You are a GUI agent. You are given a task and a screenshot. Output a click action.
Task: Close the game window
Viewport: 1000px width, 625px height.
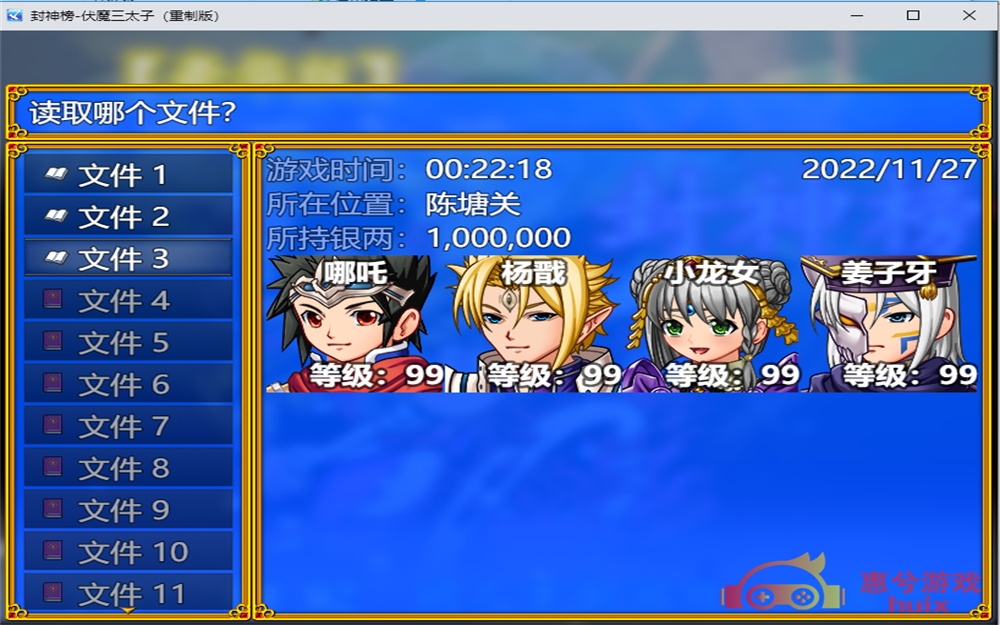[x=969, y=15]
